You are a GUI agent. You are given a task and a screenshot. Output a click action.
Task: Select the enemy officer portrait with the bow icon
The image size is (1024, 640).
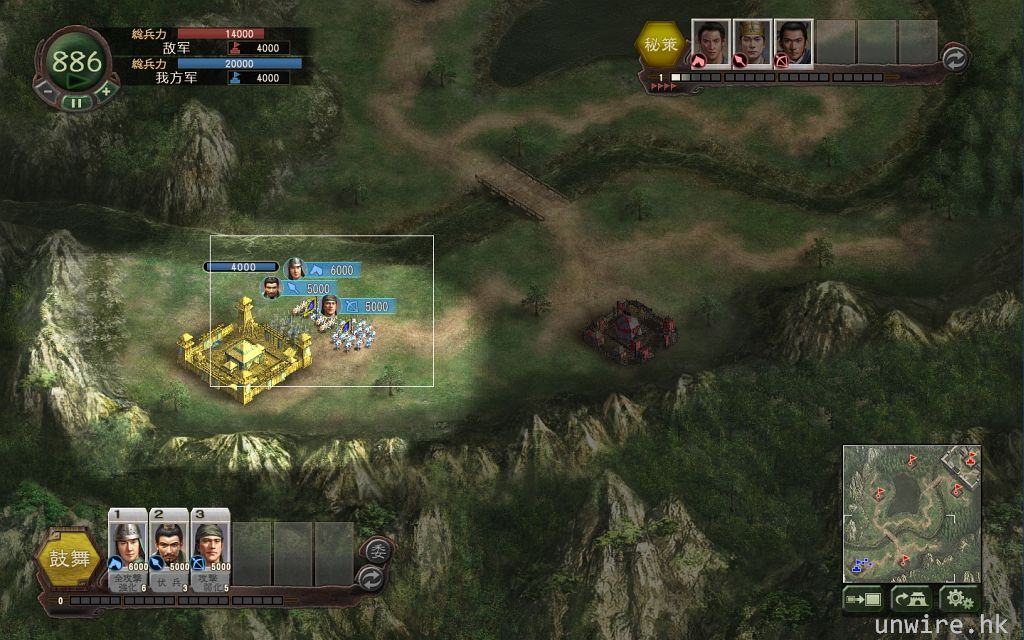point(793,43)
